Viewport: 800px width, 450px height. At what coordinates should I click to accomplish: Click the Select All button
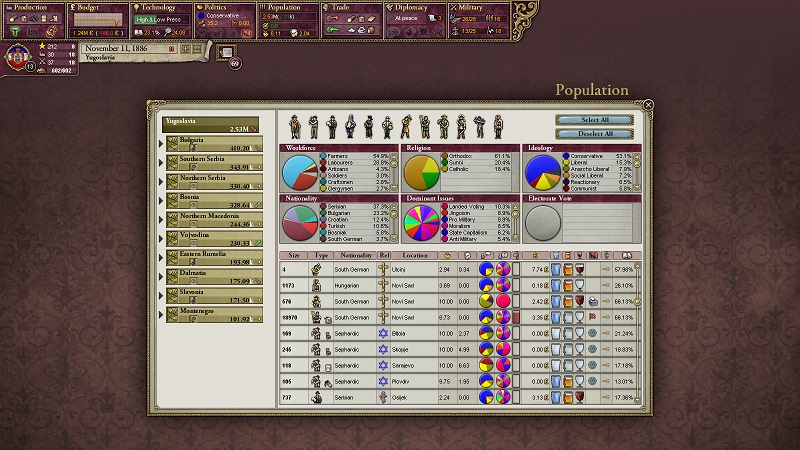(595, 120)
